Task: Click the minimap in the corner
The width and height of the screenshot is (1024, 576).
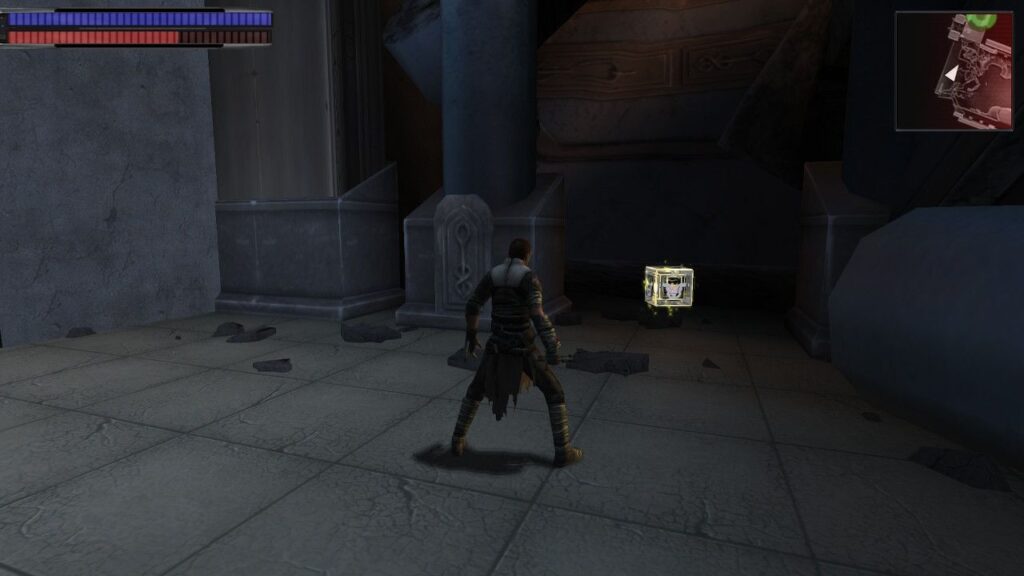Action: click(x=953, y=71)
